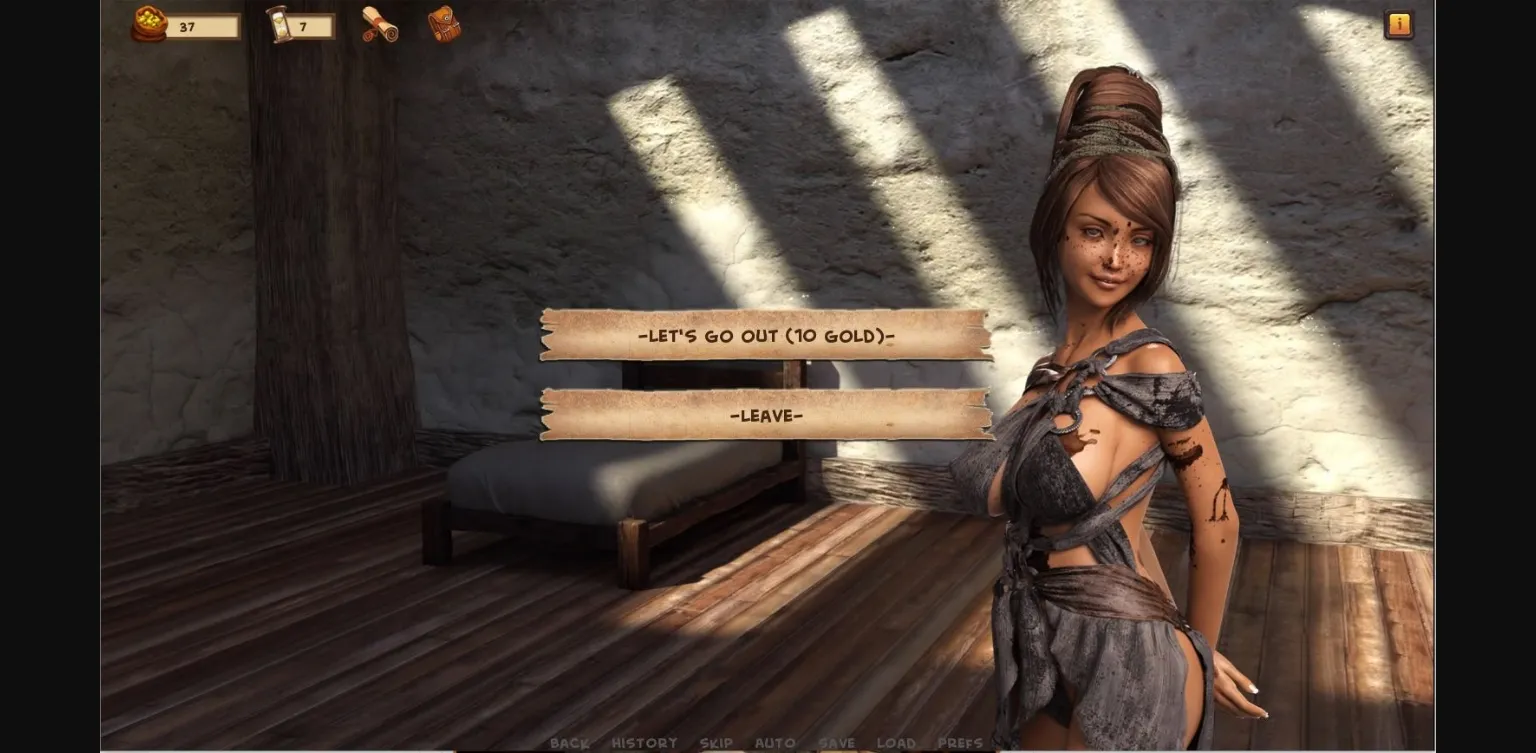Open dialogue History
The height and width of the screenshot is (753, 1536).
pyautogui.click(x=644, y=743)
